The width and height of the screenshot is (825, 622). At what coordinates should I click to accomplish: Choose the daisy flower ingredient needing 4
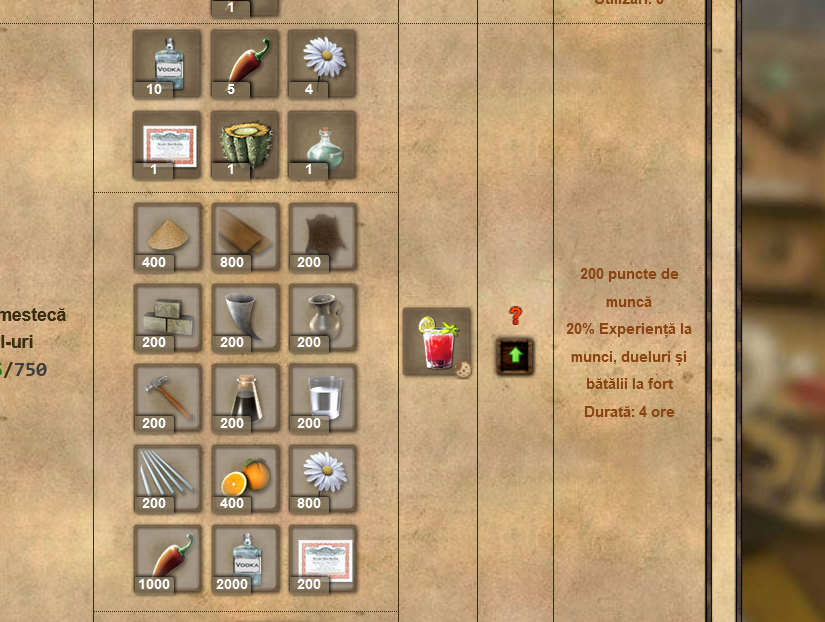[x=322, y=63]
